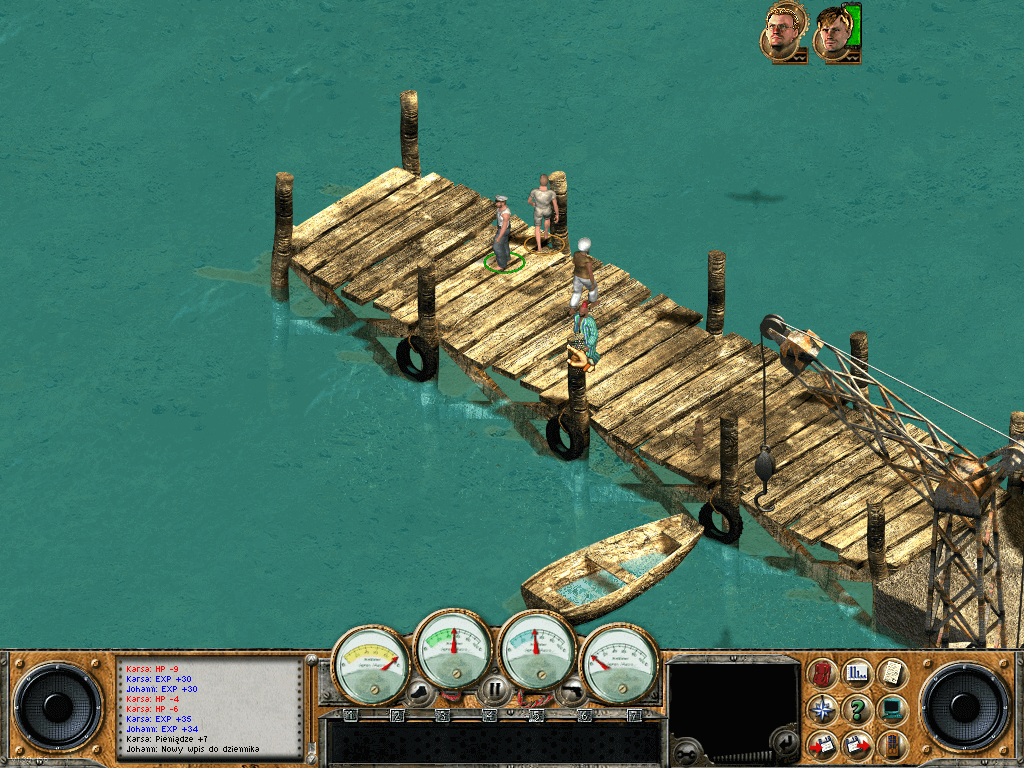Open the computer monitor options button
The image size is (1024, 768).
point(891,709)
